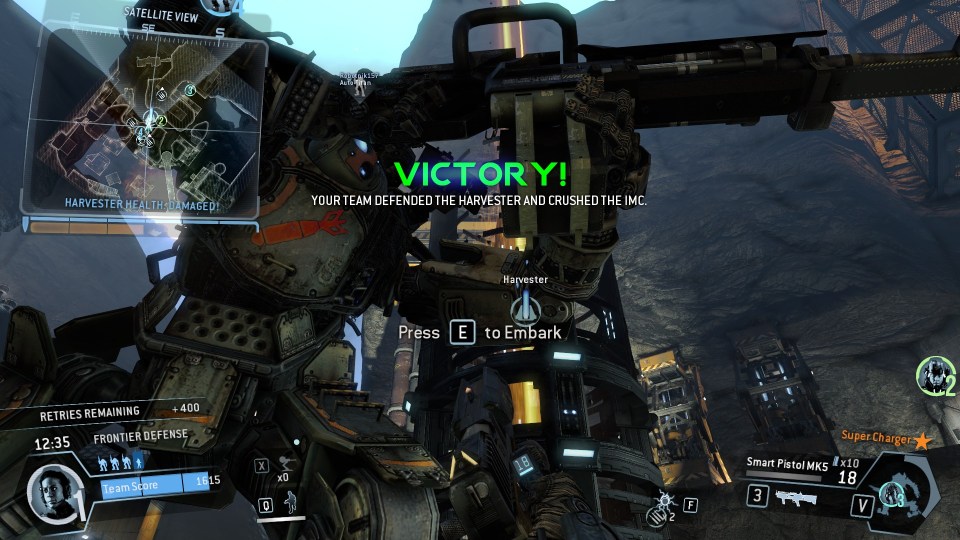This screenshot has height=540, width=960.
Task: Activate the cloak tactical ability icon
Action: (293, 504)
